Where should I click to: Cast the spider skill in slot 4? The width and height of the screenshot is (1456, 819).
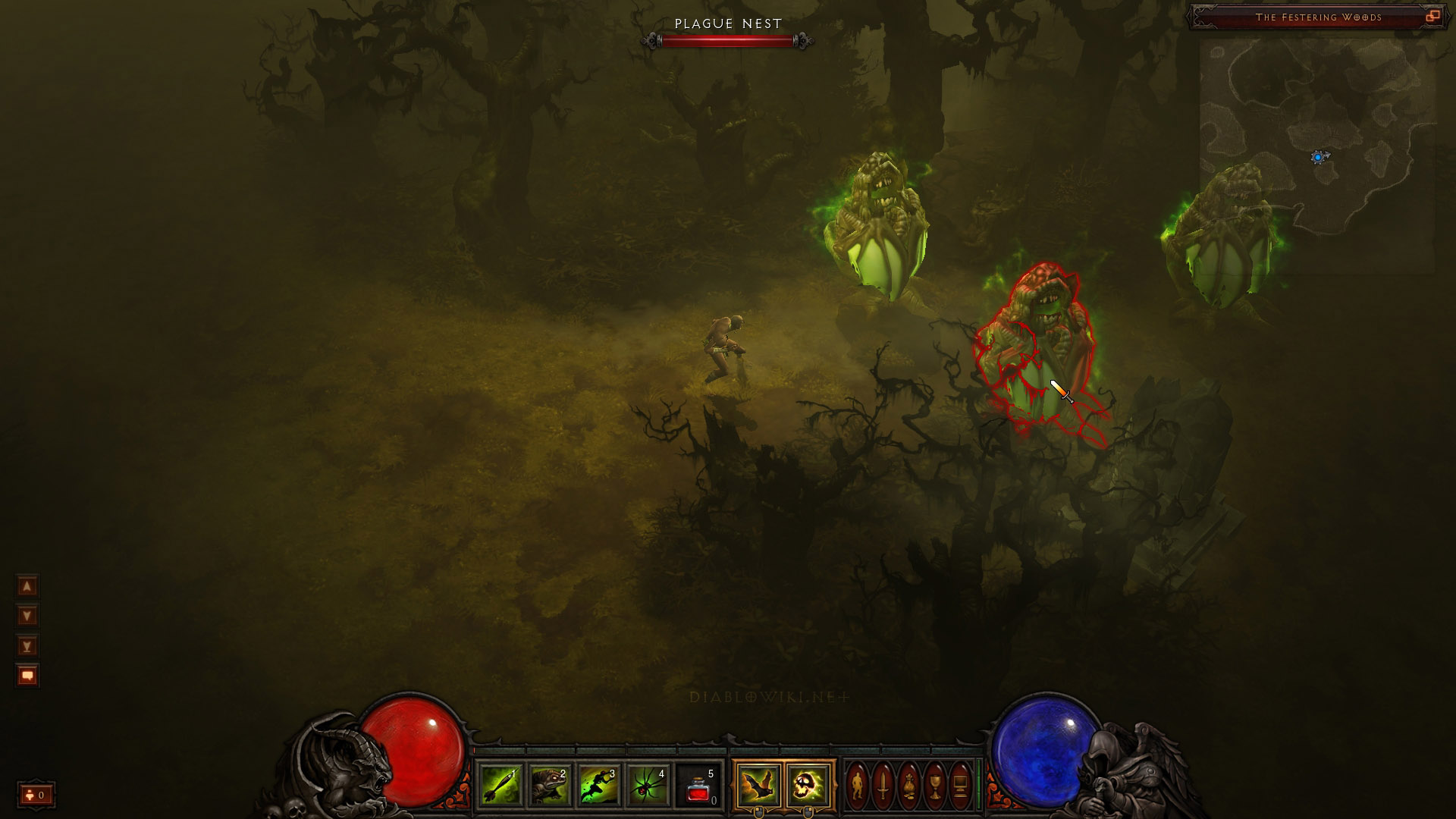point(648,786)
